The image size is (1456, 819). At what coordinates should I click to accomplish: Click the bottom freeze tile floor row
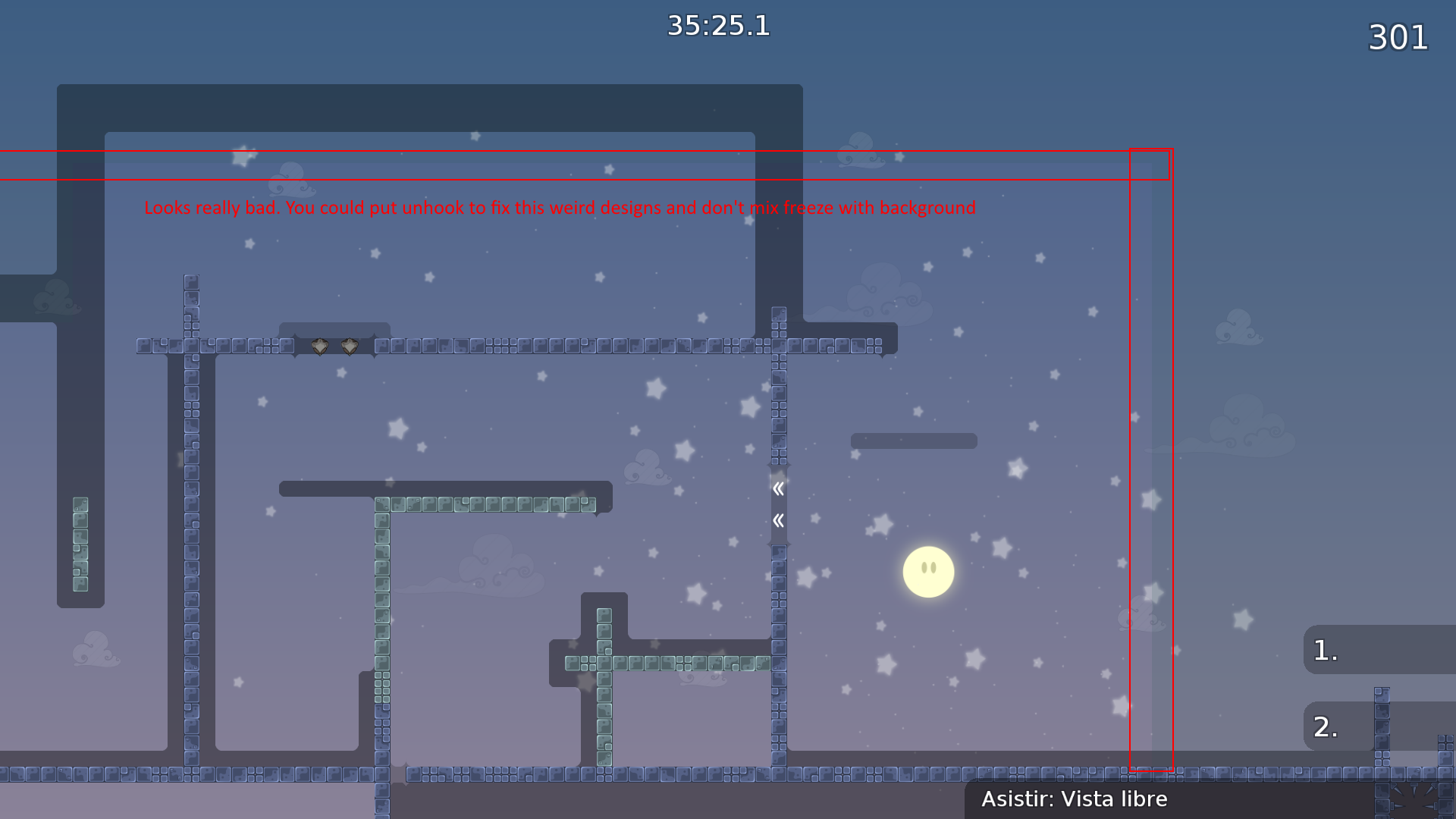[531, 775]
